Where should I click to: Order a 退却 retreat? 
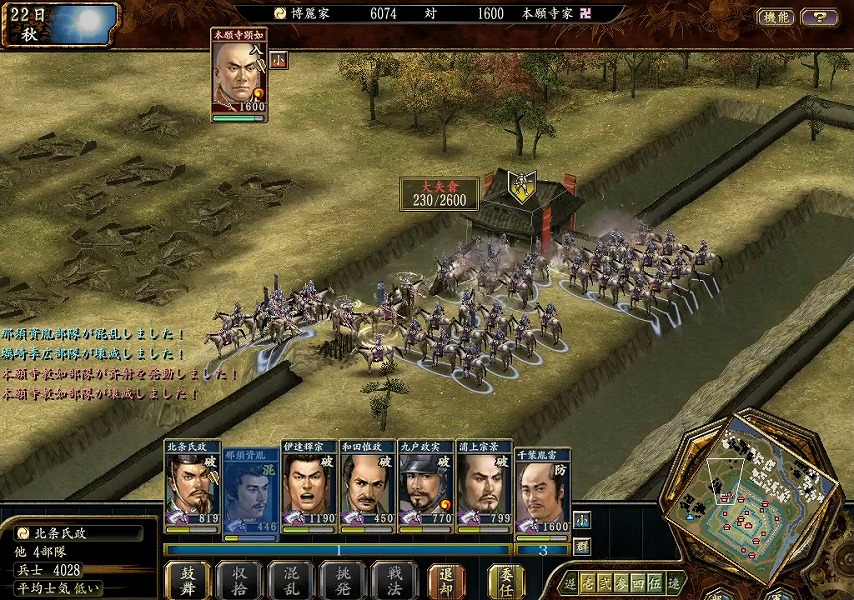[446, 579]
